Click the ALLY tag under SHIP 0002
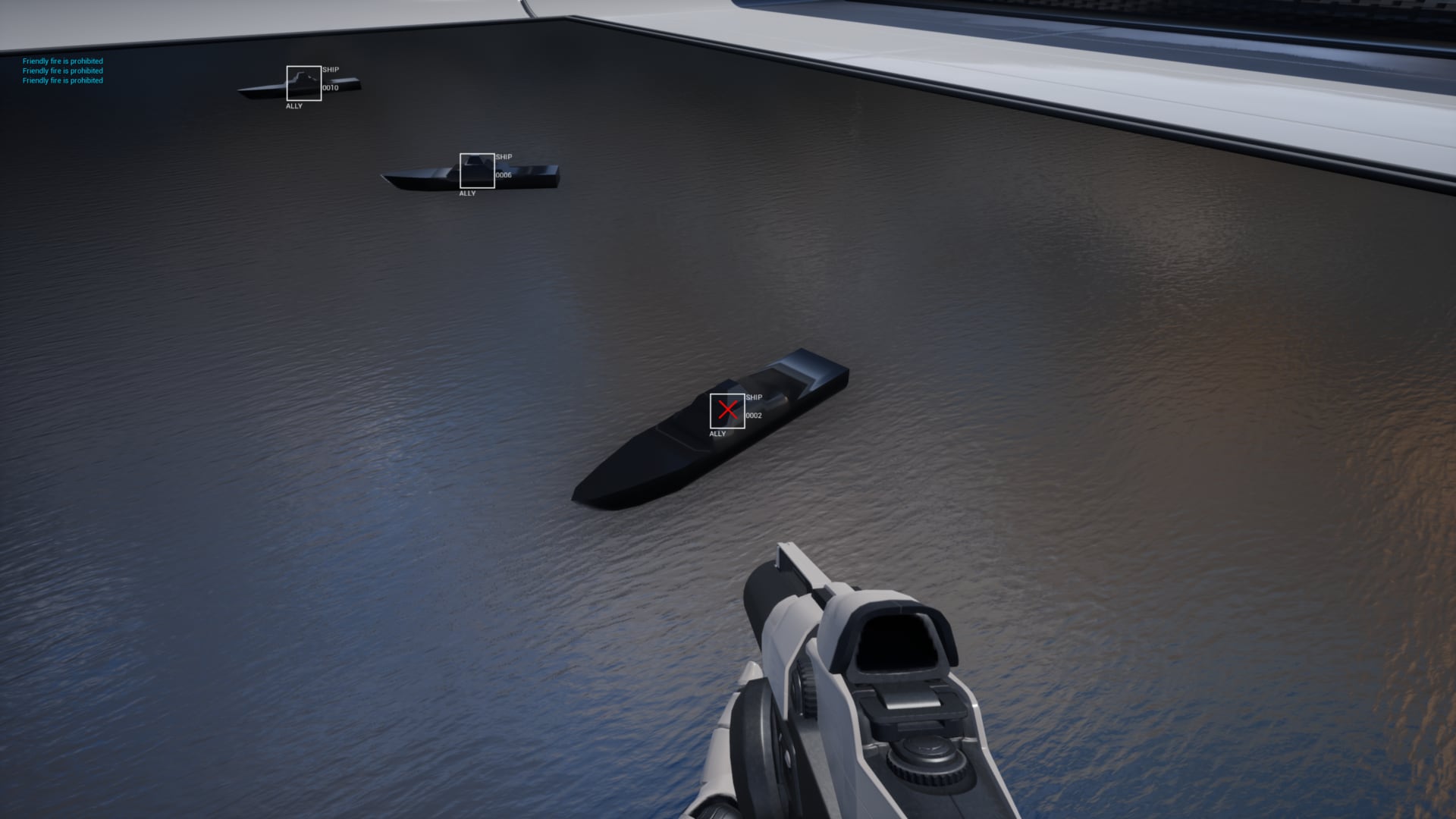The image size is (1456, 819). 717,434
